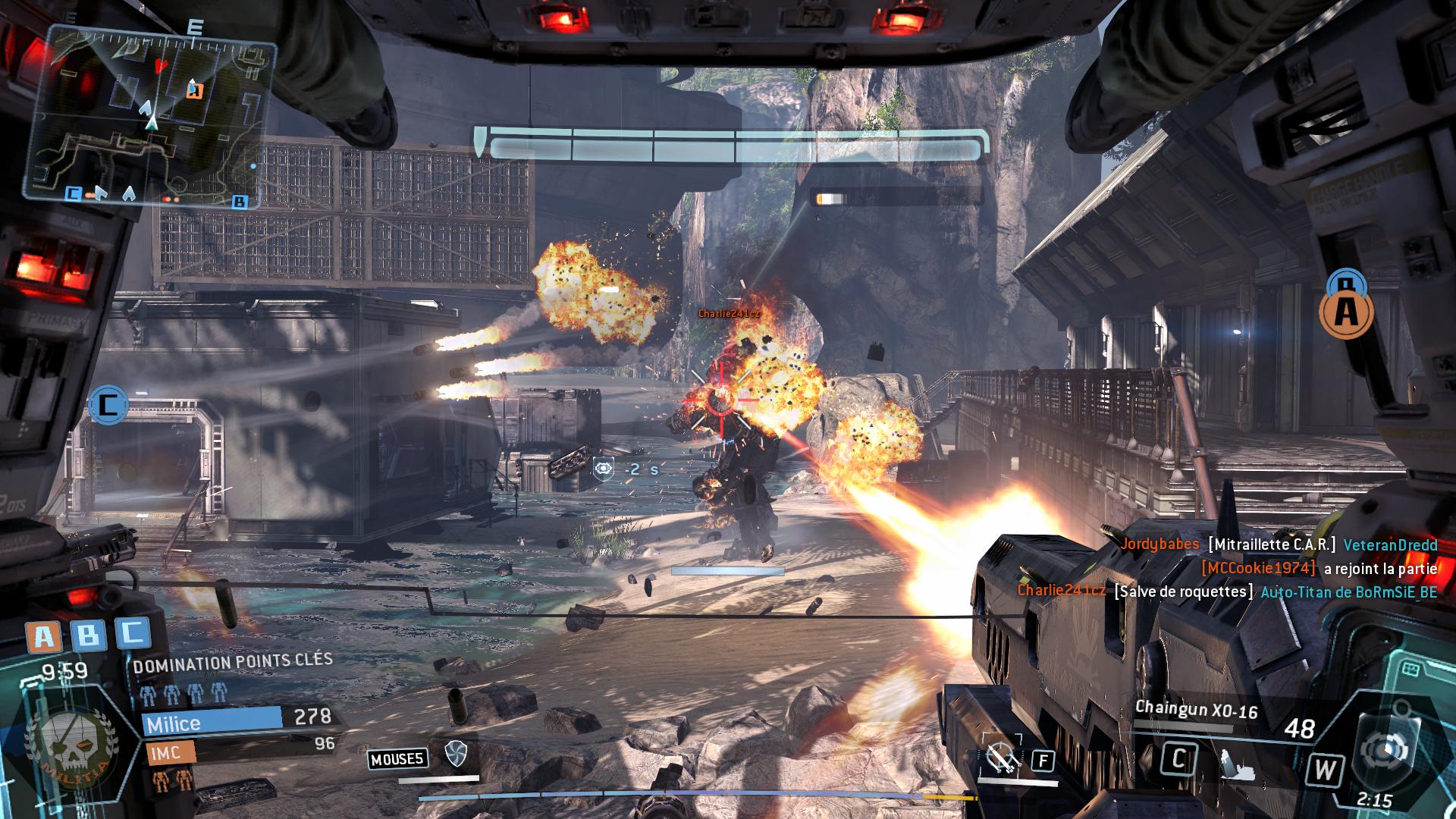1456x819 pixels.
Task: Click the minimap radar panel
Action: coord(149,118)
